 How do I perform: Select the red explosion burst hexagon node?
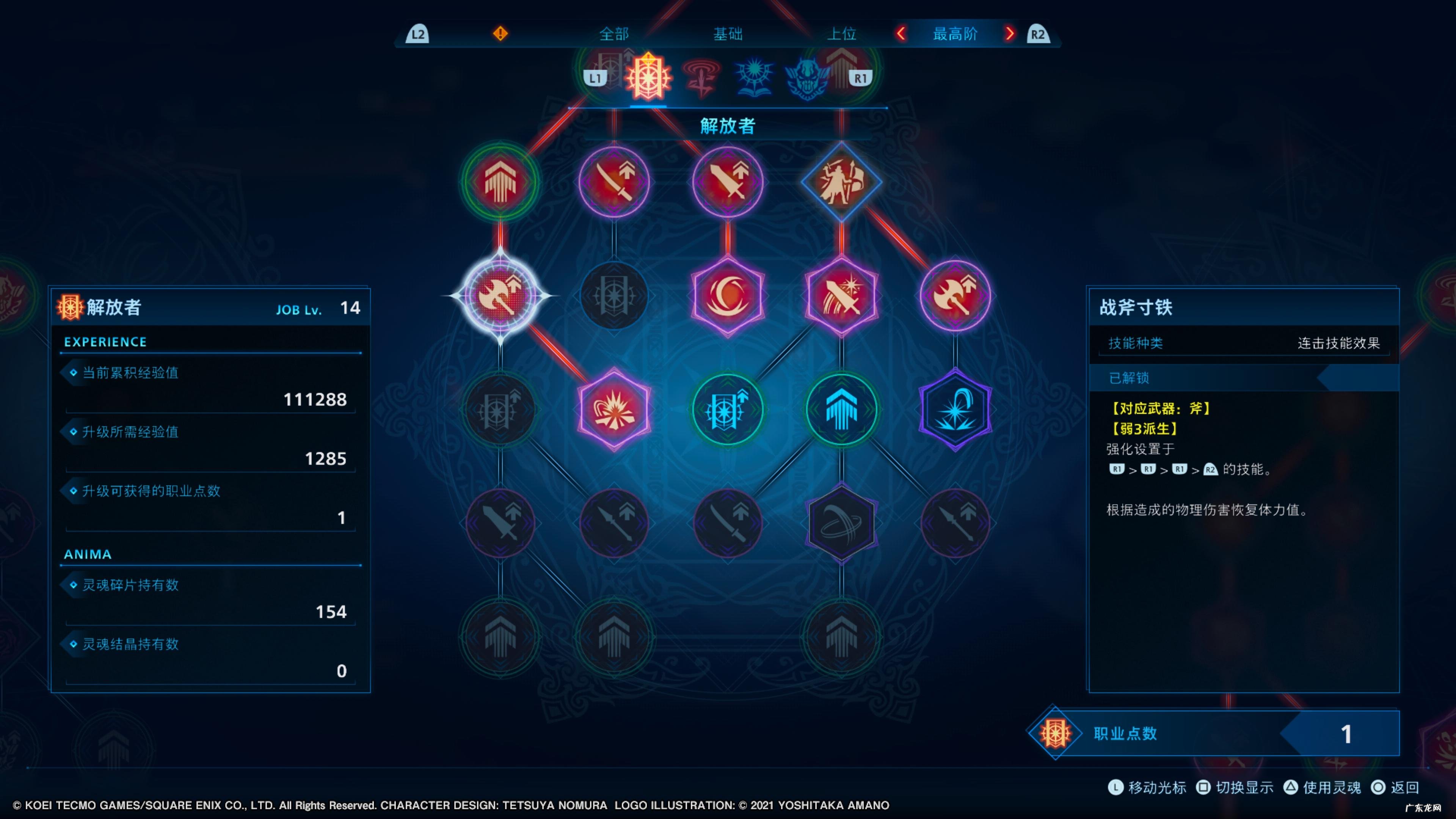pos(614,409)
